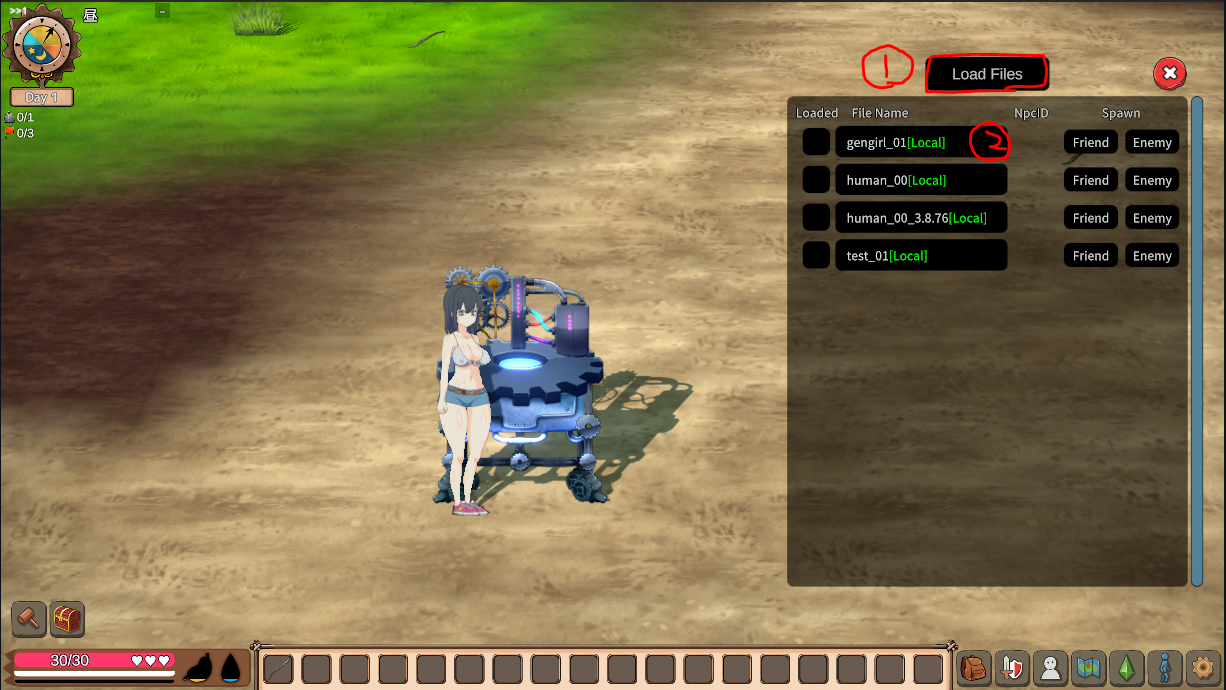This screenshot has height=690, width=1226.
Task: Click the green crystal icon
Action: tap(1127, 667)
